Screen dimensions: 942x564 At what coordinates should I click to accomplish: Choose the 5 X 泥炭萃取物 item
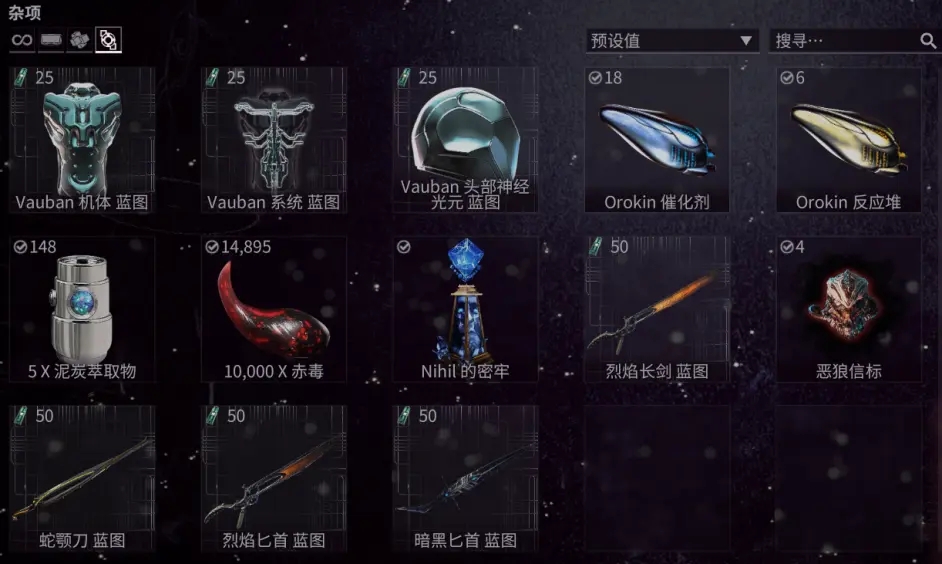[82, 309]
